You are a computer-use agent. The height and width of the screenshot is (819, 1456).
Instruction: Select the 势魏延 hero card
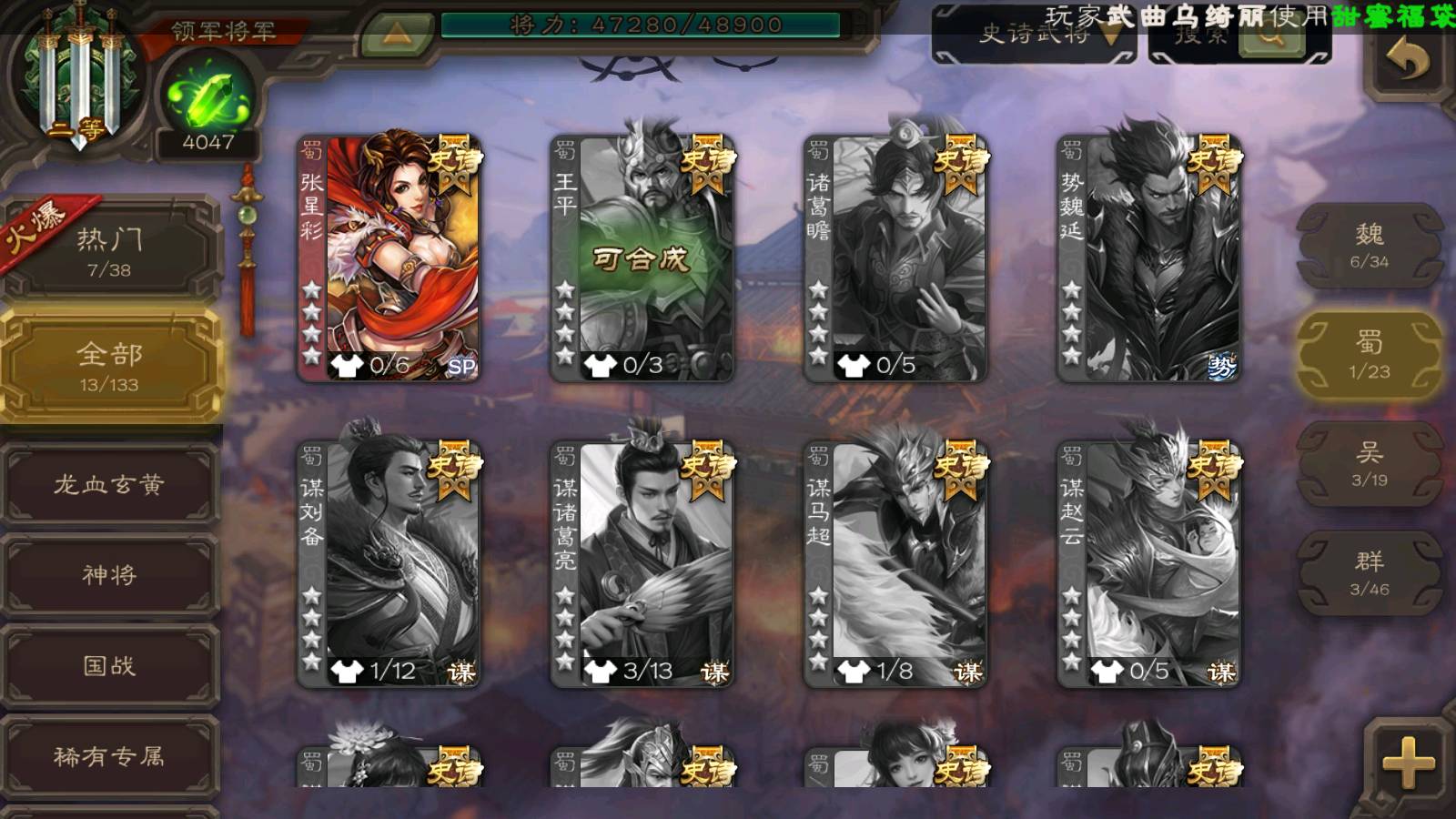[1148, 258]
